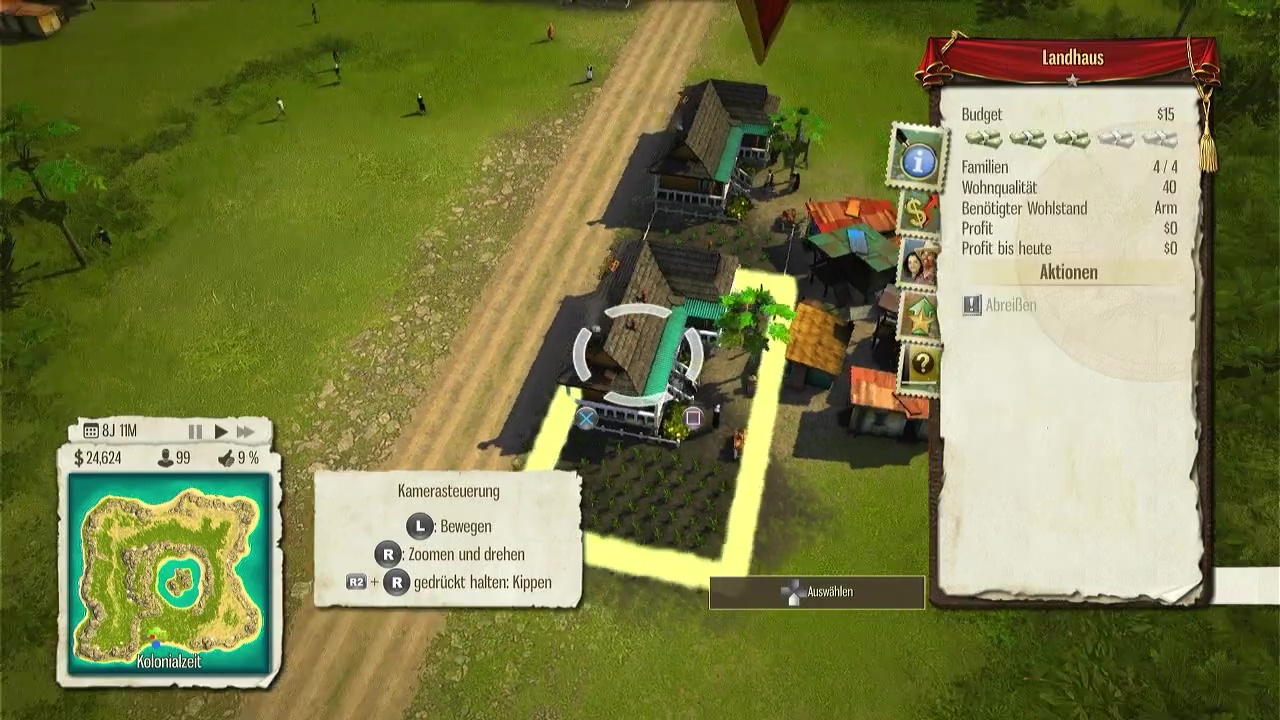This screenshot has height=720, width=1280.
Task: Click the island minimap
Action: click(169, 572)
